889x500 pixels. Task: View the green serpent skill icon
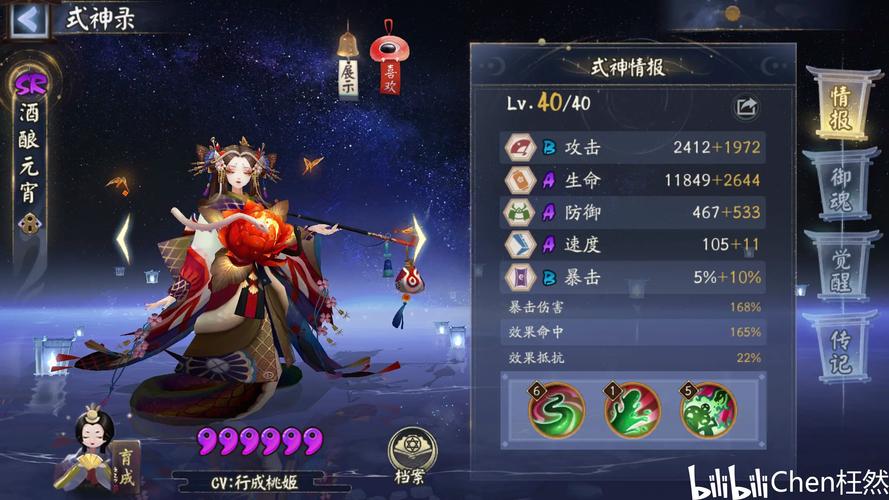[557, 411]
